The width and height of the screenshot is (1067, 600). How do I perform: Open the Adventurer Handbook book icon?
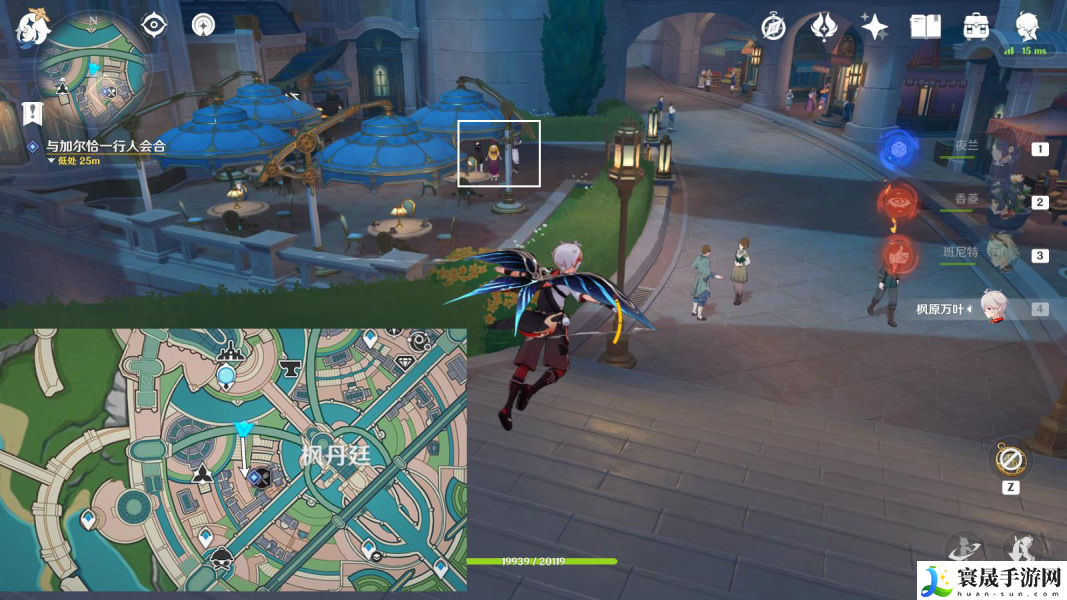925,27
